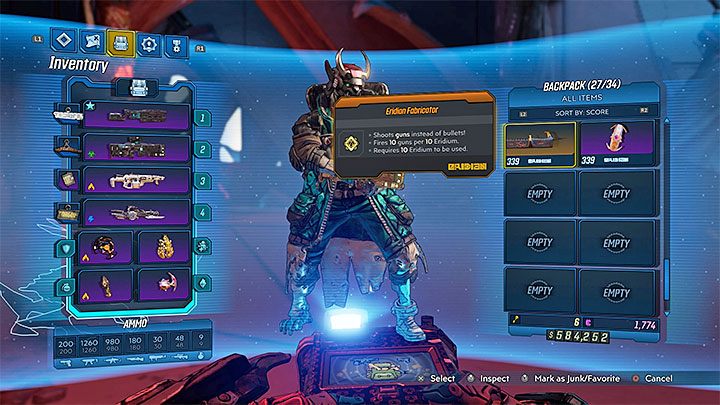Select the Eridian Fabricator in backpack

click(x=539, y=142)
